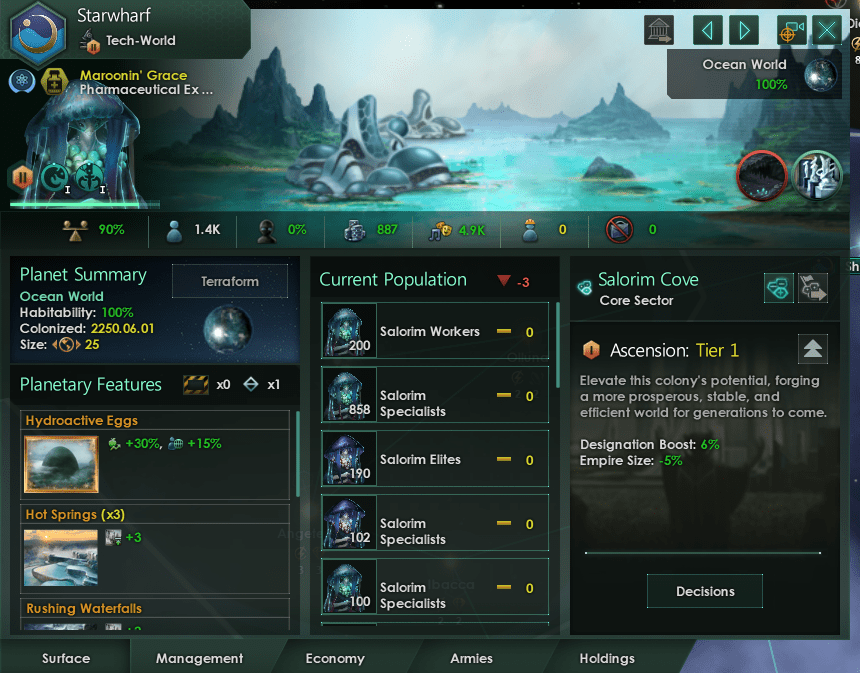Open the Armies tab
The width and height of the screenshot is (860, 673).
(x=471, y=658)
